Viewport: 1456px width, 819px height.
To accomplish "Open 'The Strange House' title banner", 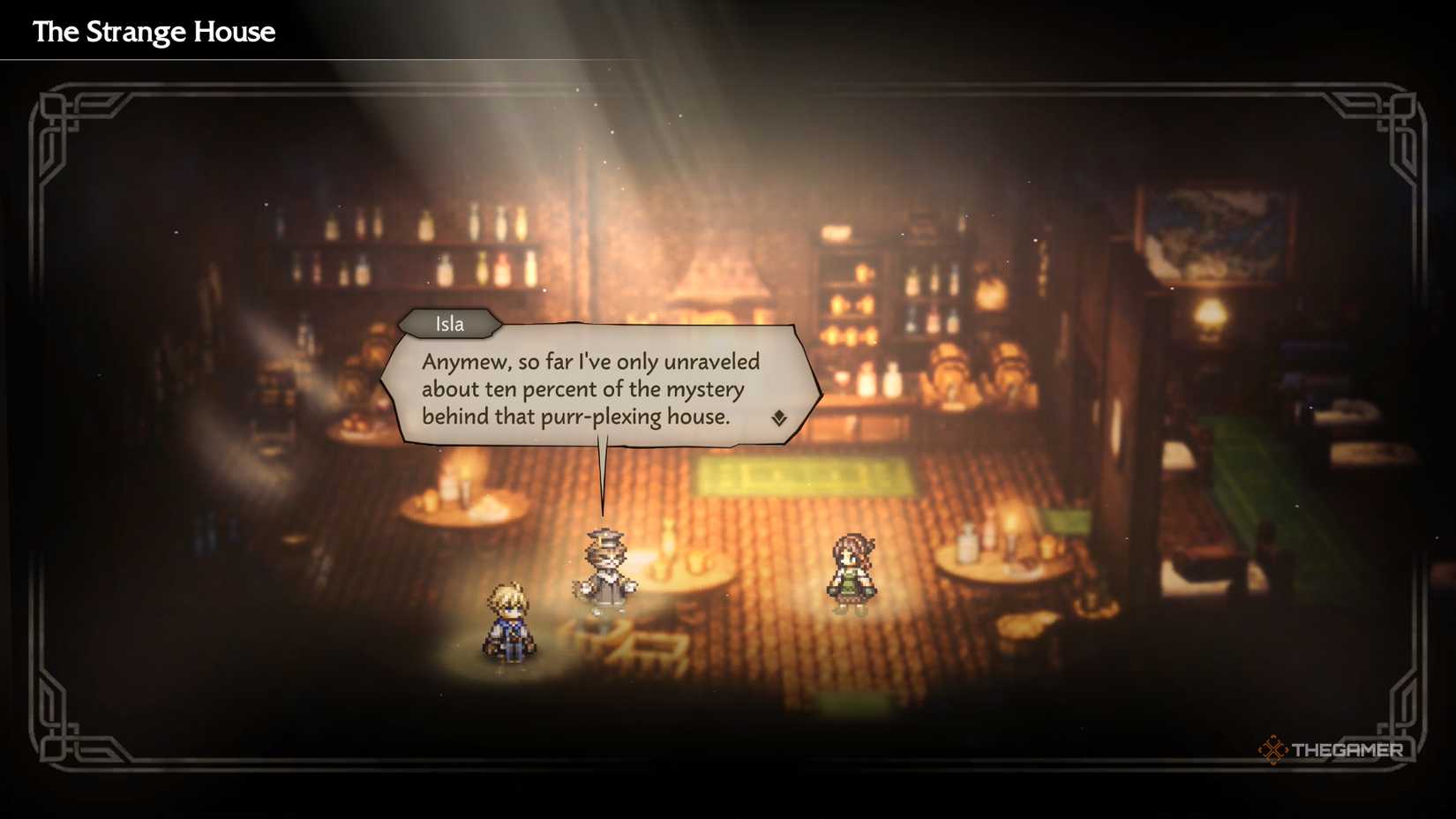I will (x=154, y=31).
